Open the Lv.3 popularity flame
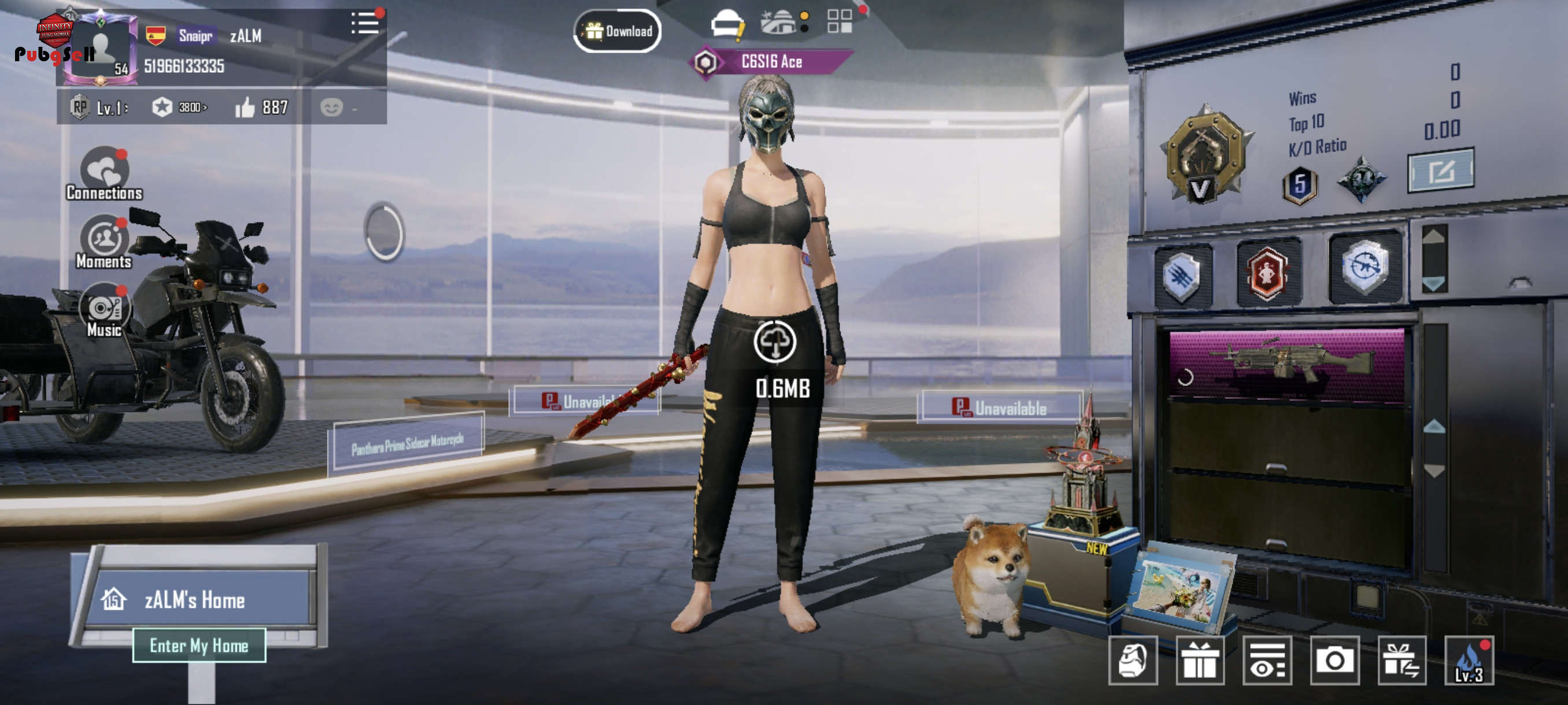Image resolution: width=1568 pixels, height=705 pixels. [1469, 661]
